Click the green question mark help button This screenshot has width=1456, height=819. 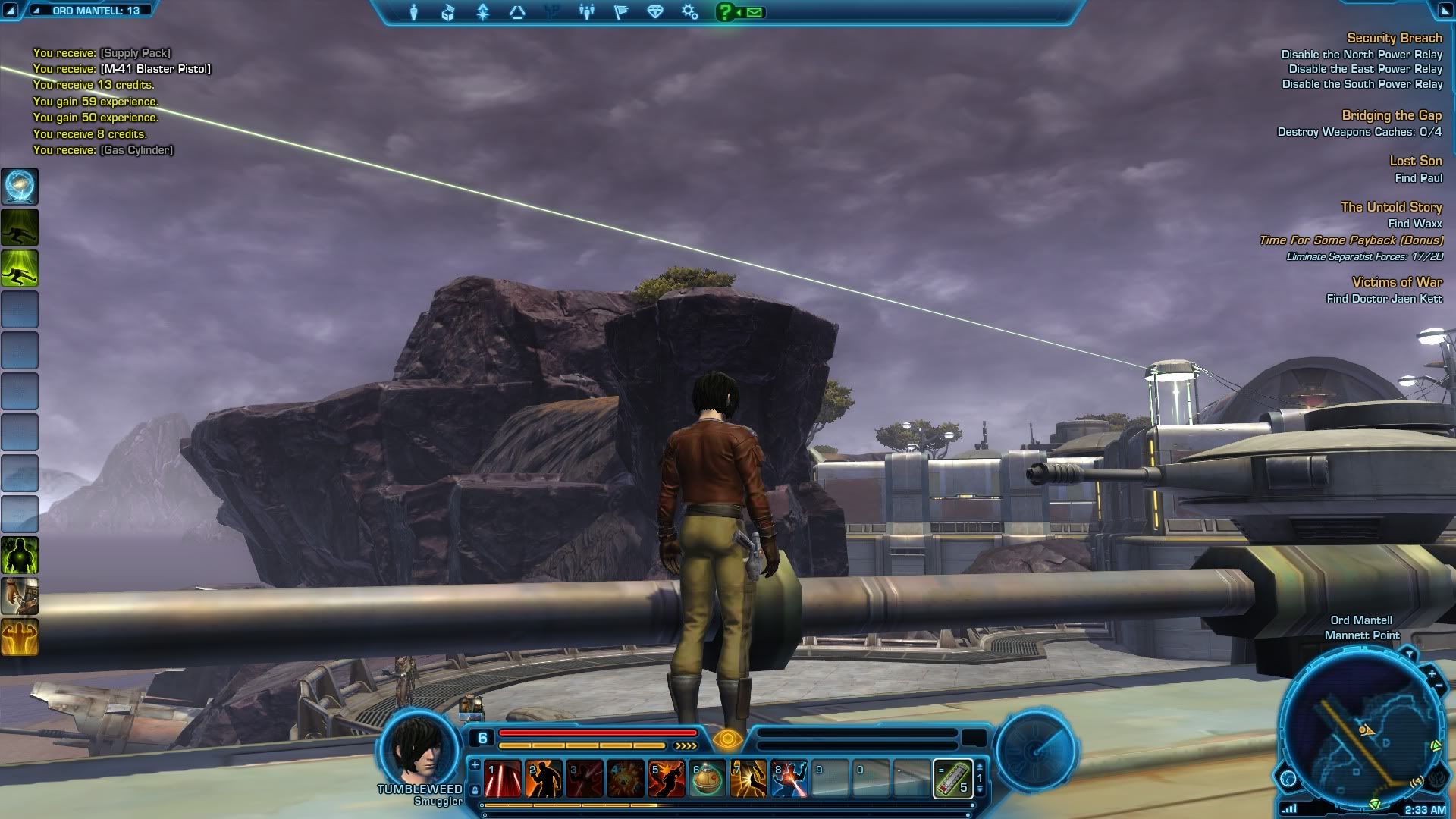point(726,12)
